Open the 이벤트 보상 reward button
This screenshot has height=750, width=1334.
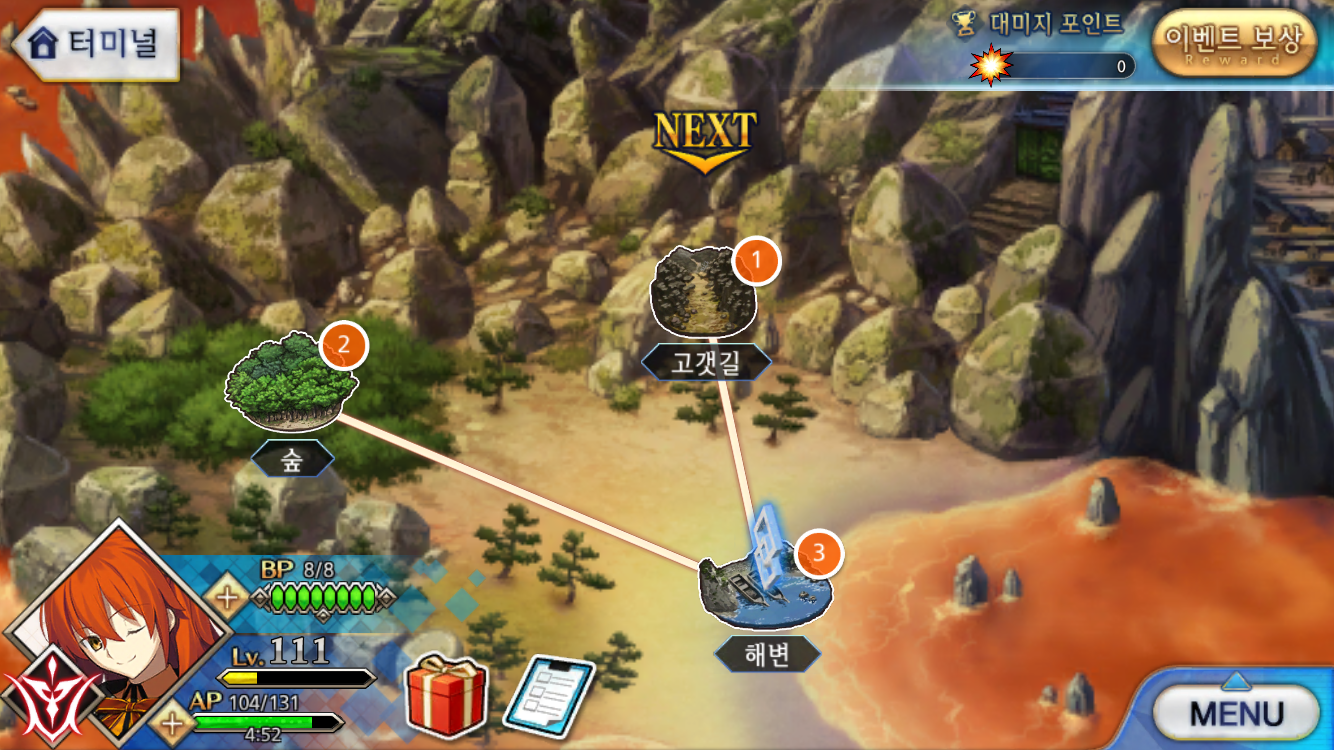1234,43
